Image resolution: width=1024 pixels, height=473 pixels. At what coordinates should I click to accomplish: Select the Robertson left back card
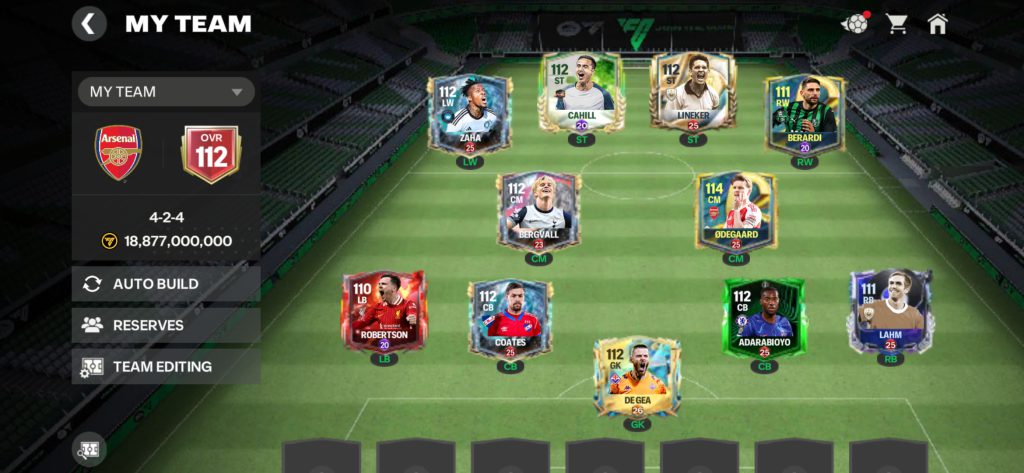point(383,311)
